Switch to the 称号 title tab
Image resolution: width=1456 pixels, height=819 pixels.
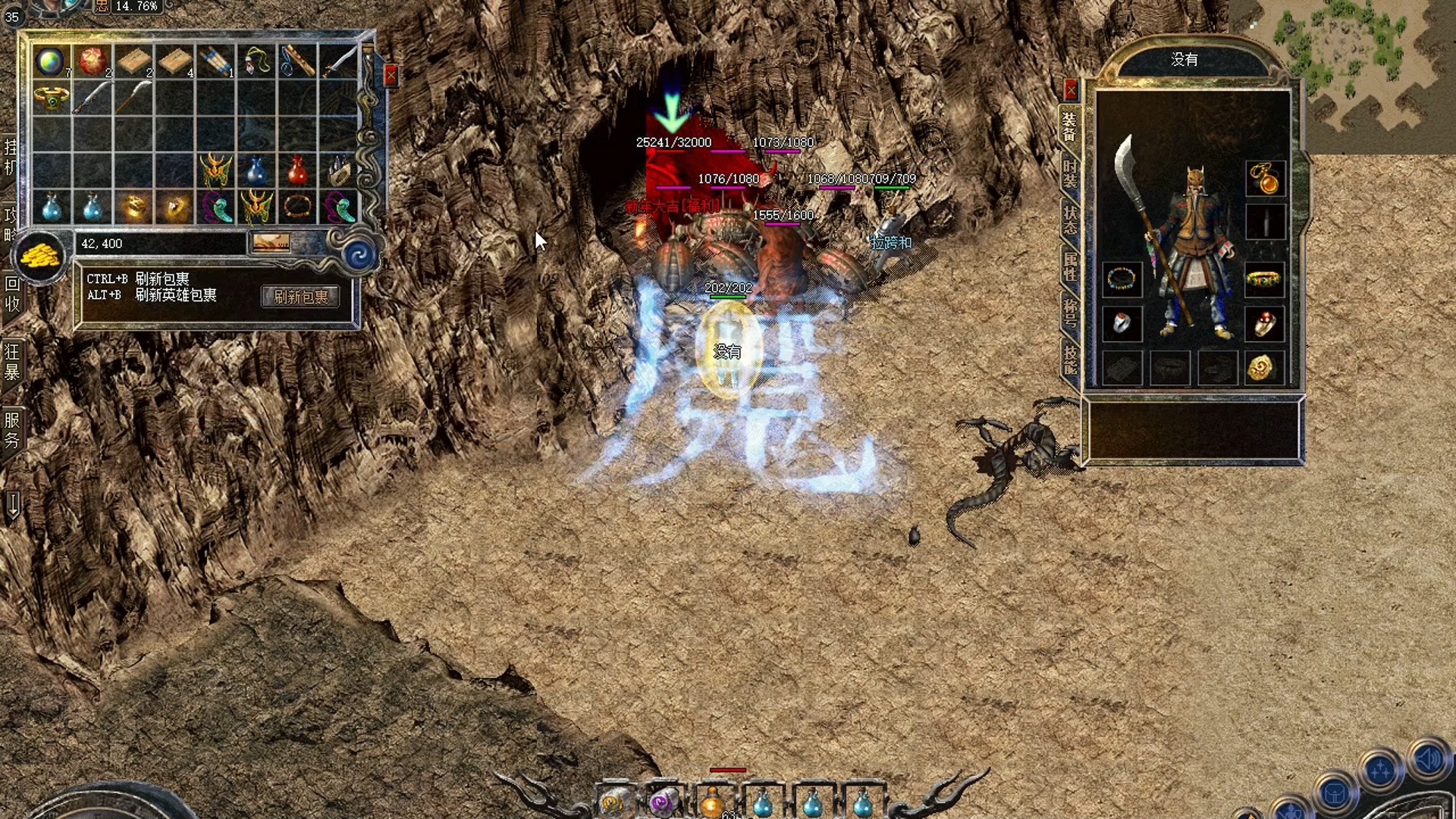pos(1069,312)
